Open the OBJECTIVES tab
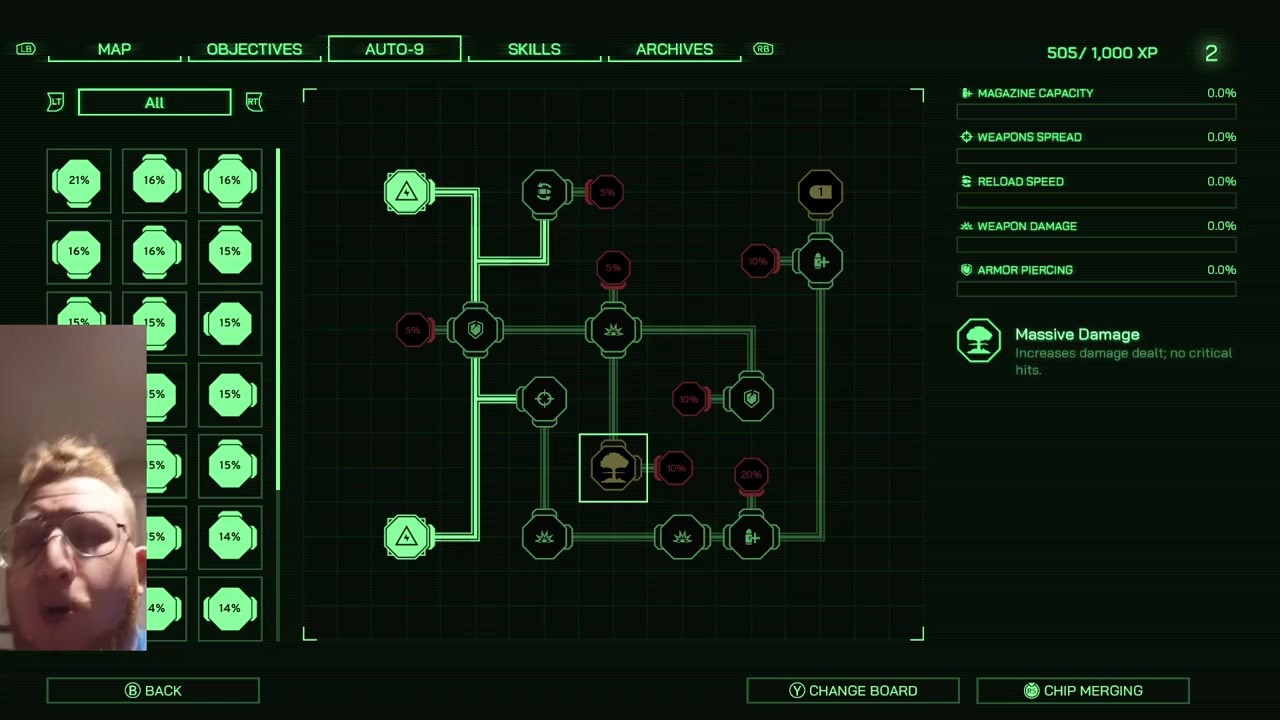The height and width of the screenshot is (720, 1280). point(254,49)
